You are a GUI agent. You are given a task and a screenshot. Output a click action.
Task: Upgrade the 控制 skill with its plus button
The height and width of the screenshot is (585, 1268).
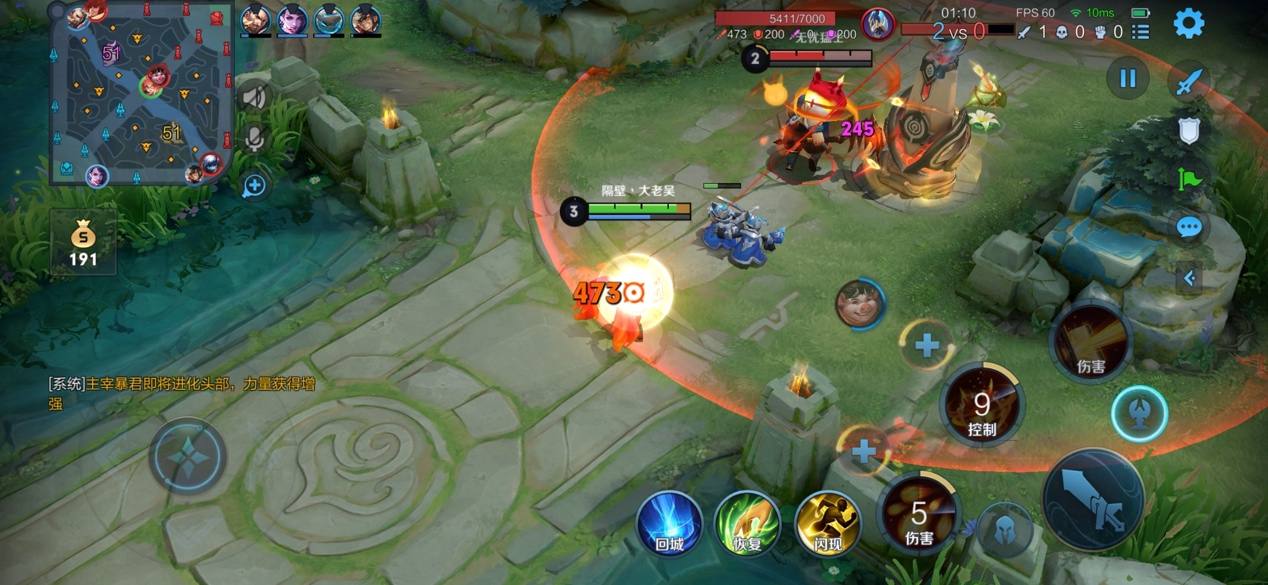click(x=927, y=346)
